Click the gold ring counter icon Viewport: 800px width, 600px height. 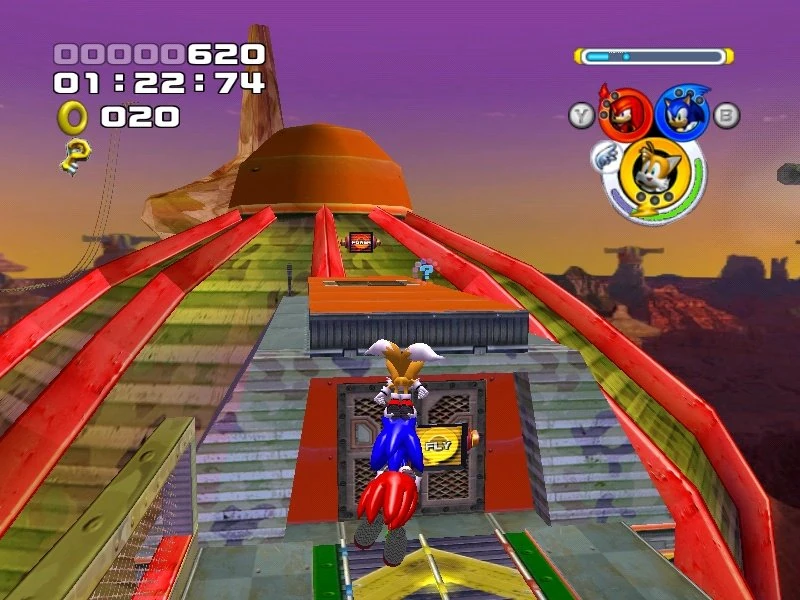tap(73, 117)
